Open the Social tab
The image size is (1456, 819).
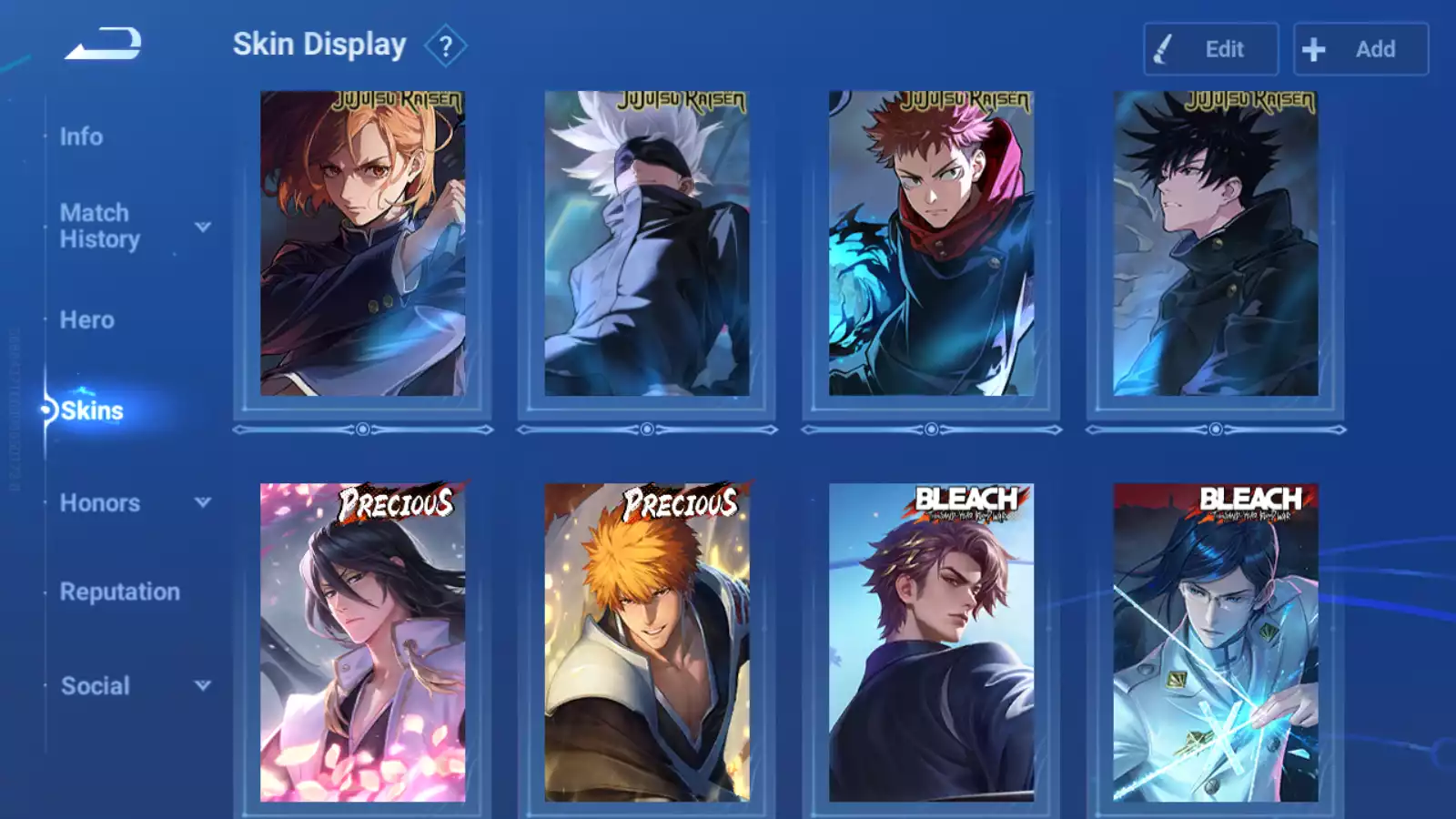[96, 686]
